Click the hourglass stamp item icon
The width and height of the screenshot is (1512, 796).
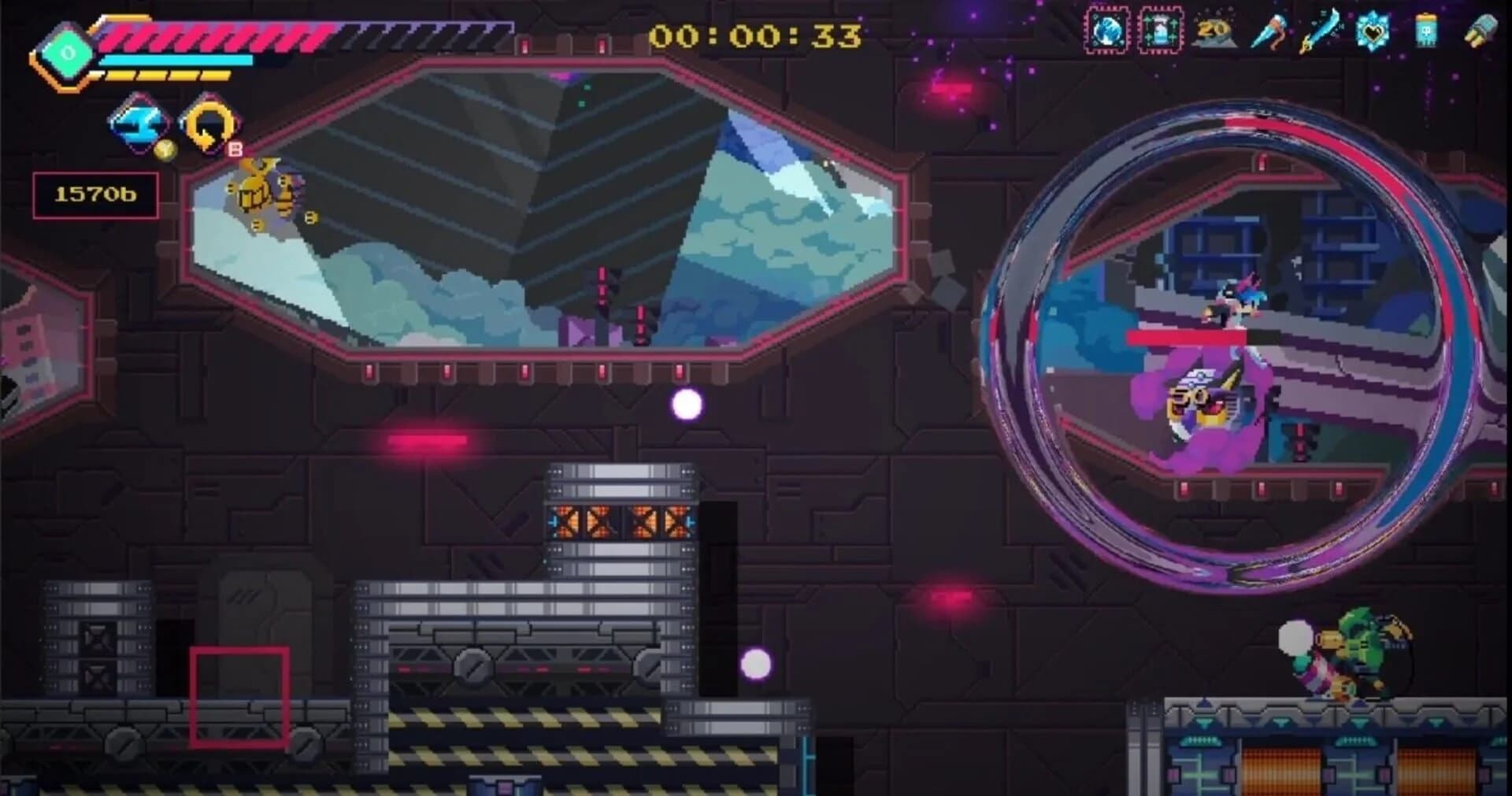[x=1160, y=30]
